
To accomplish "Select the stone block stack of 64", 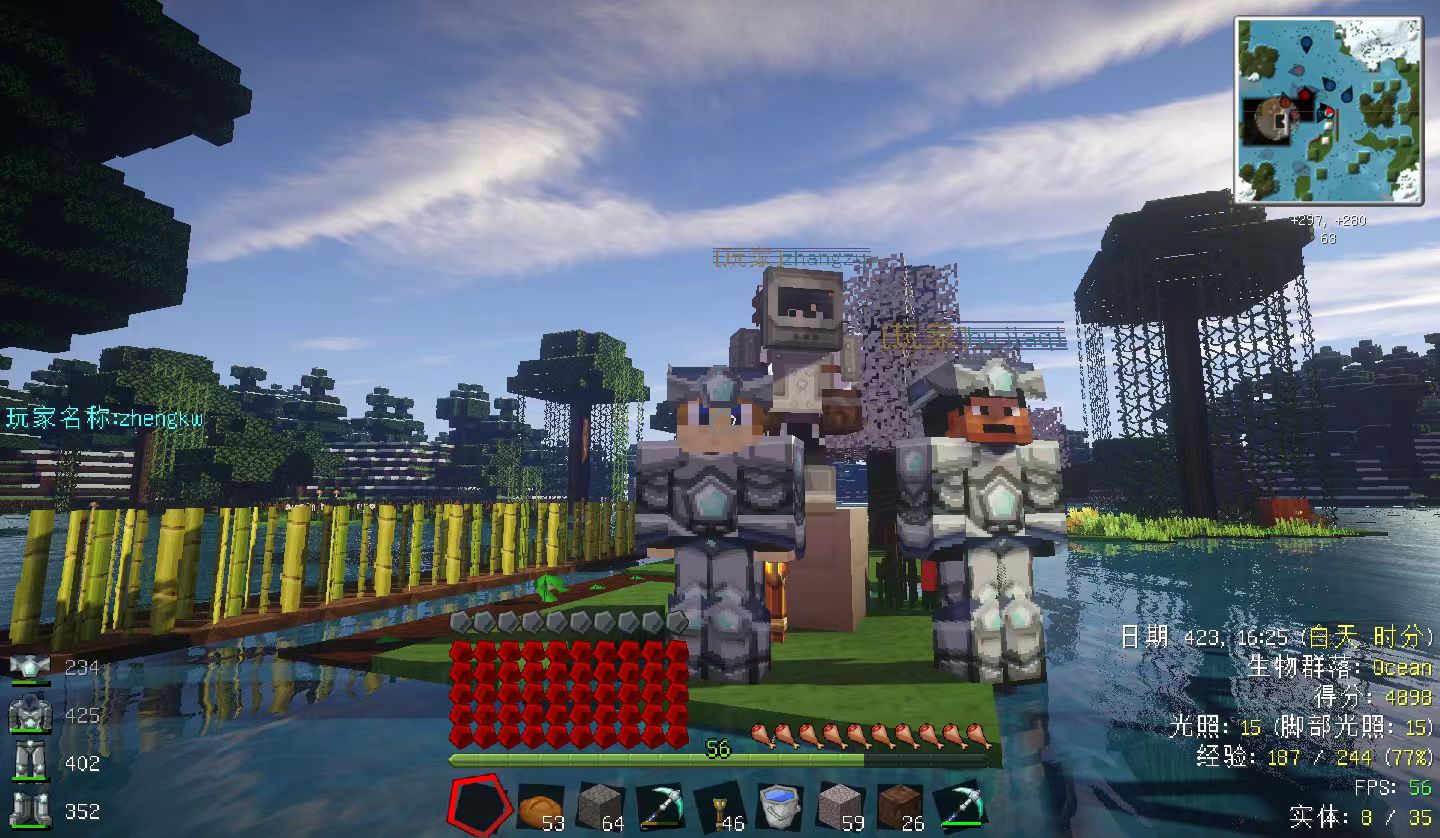I will [x=600, y=805].
